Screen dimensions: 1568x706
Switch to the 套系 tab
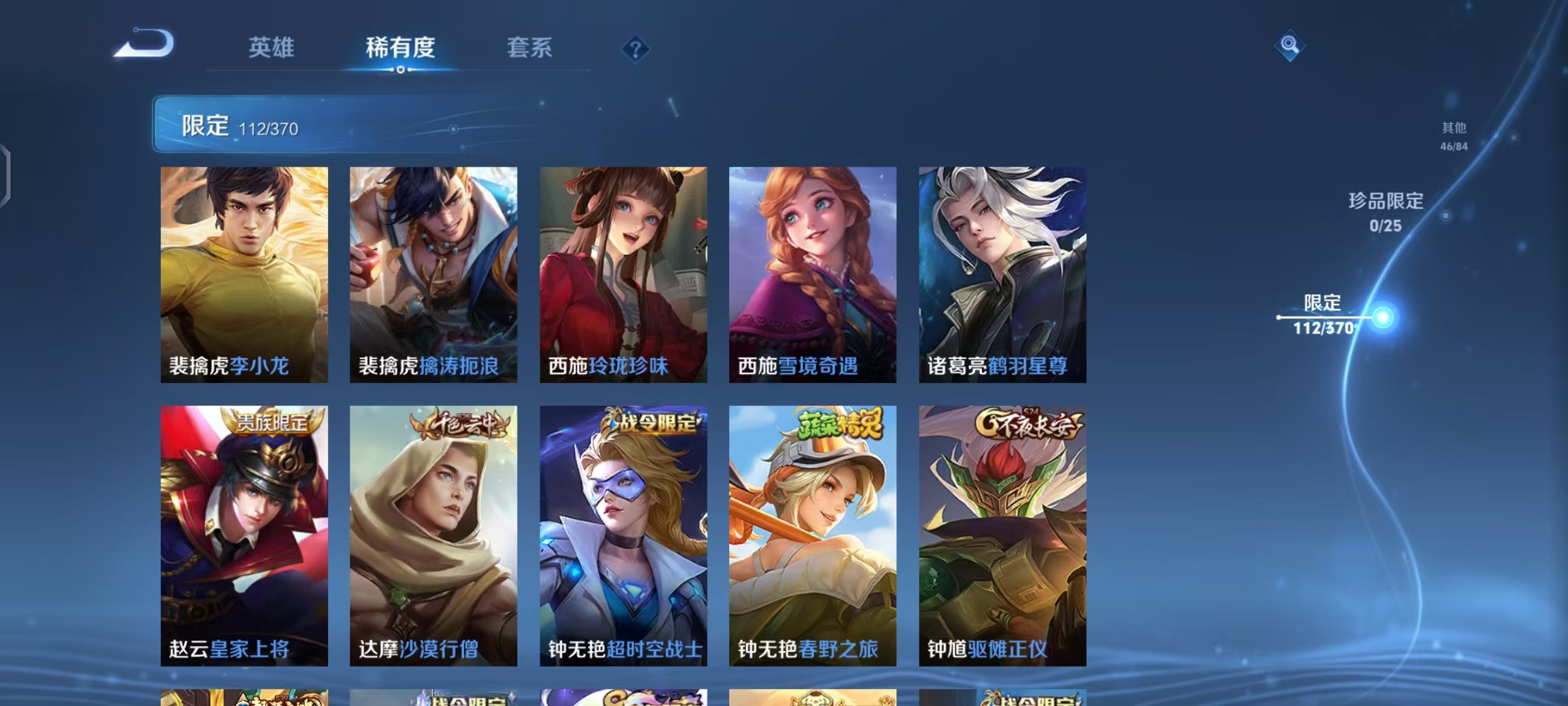tap(531, 47)
